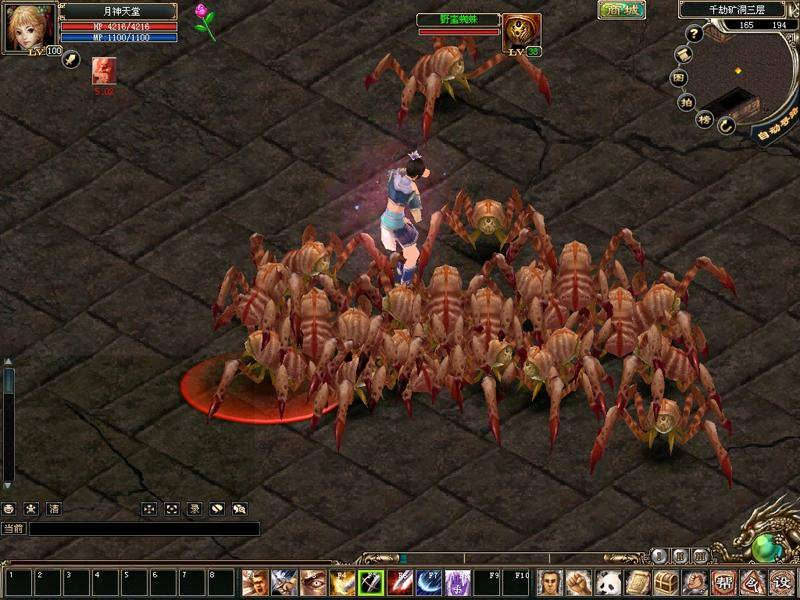Select the red buff status icon
The image size is (800, 600).
(x=103, y=70)
